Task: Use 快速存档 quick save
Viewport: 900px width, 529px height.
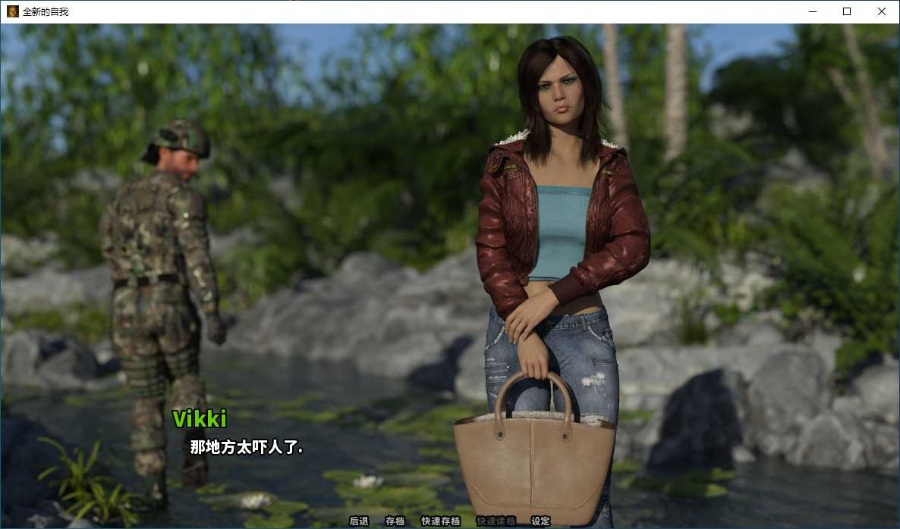Action: coord(441,521)
